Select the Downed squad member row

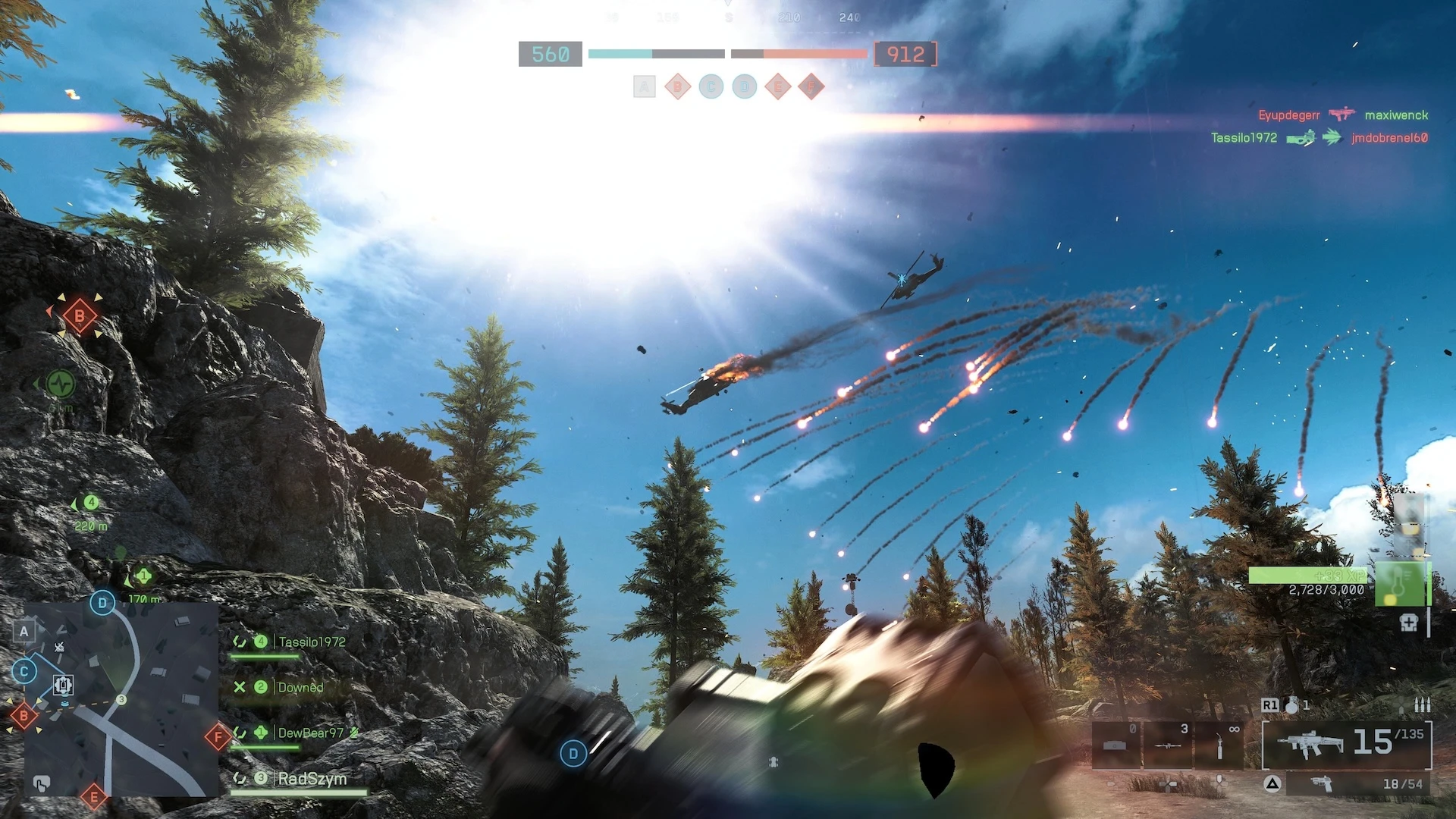tap(300, 688)
